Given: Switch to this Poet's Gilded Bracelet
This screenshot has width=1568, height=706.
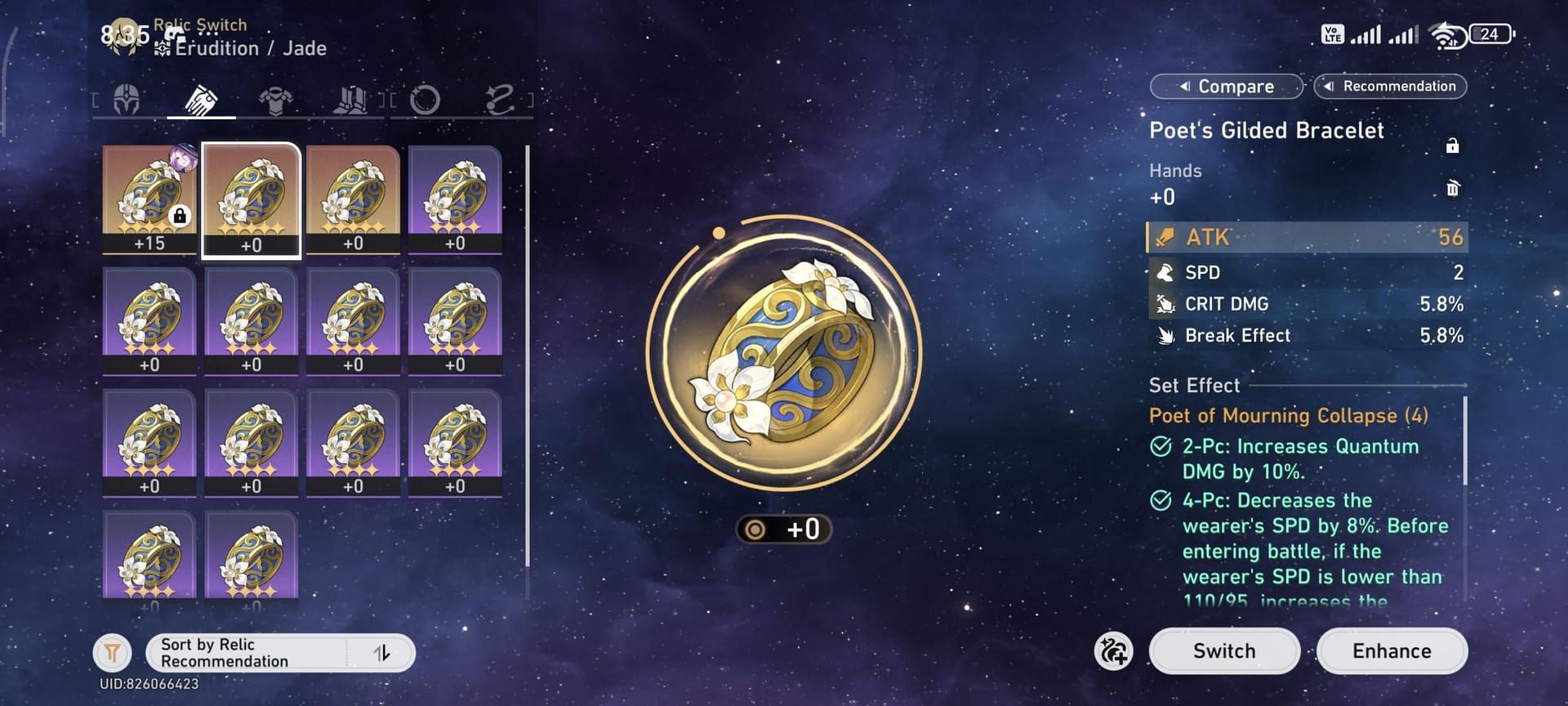Looking at the screenshot, I should point(1223,650).
